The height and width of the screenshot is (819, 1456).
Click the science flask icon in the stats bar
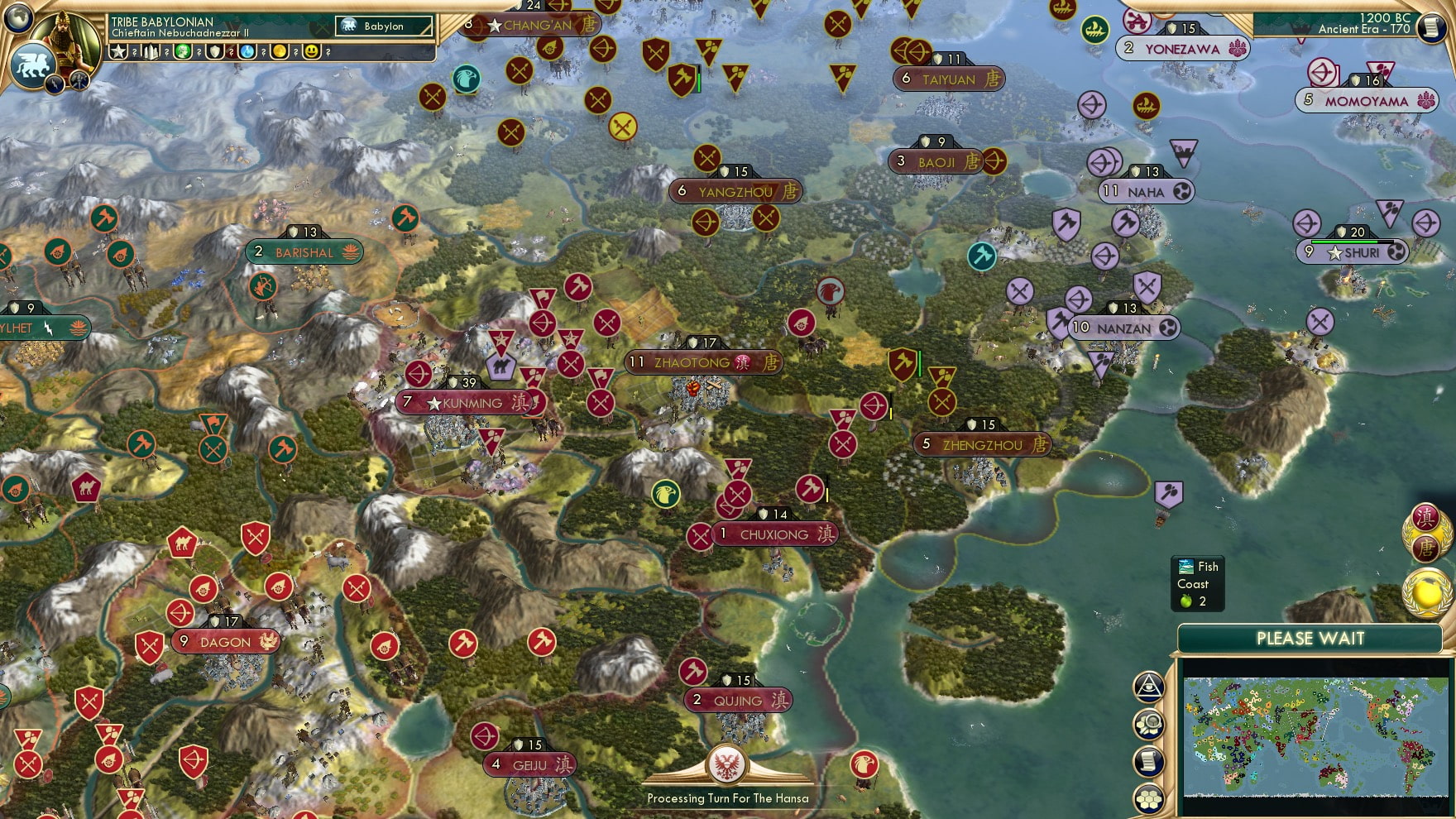pyautogui.click(x=247, y=51)
